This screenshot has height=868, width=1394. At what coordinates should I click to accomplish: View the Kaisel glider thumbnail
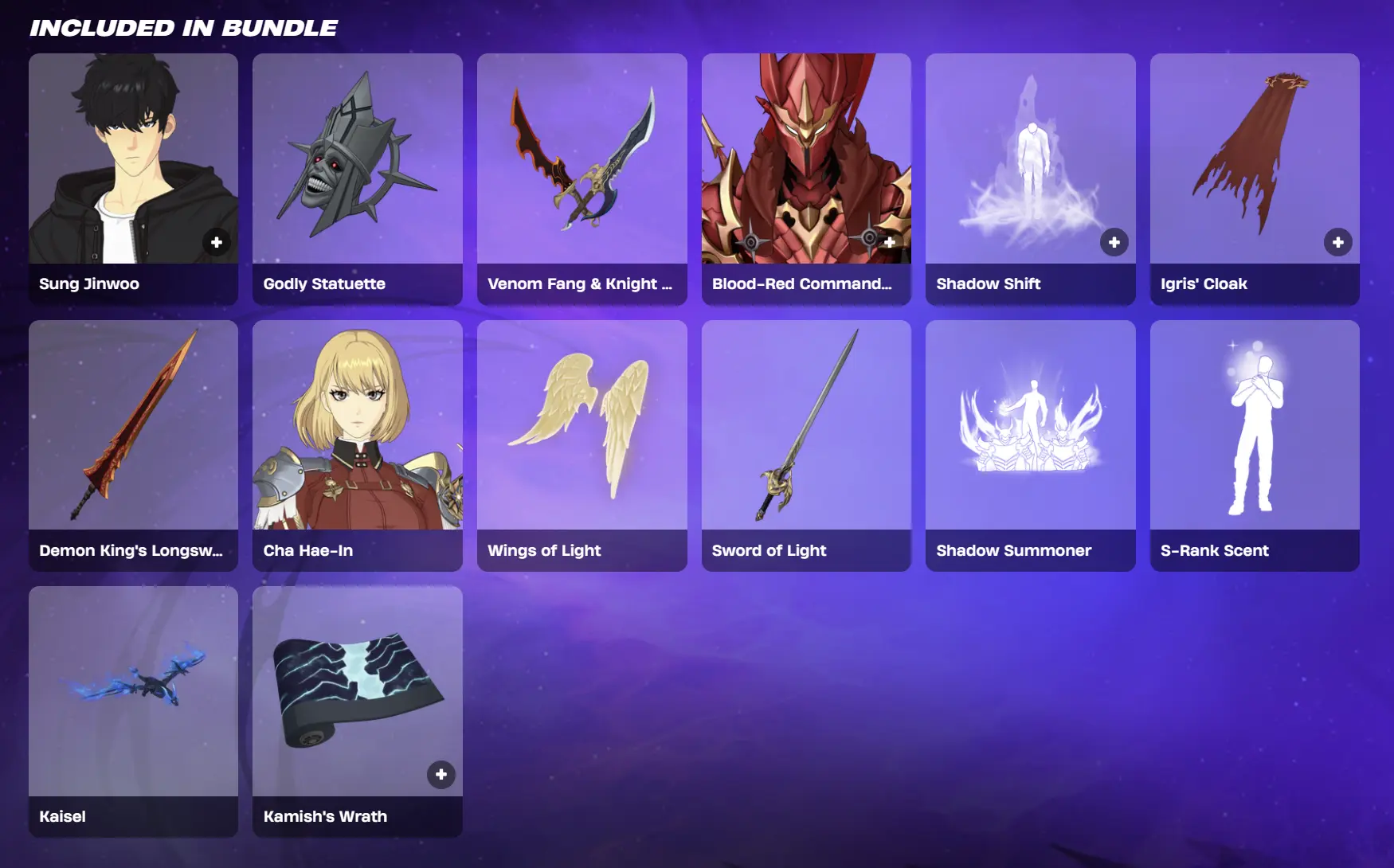point(133,693)
